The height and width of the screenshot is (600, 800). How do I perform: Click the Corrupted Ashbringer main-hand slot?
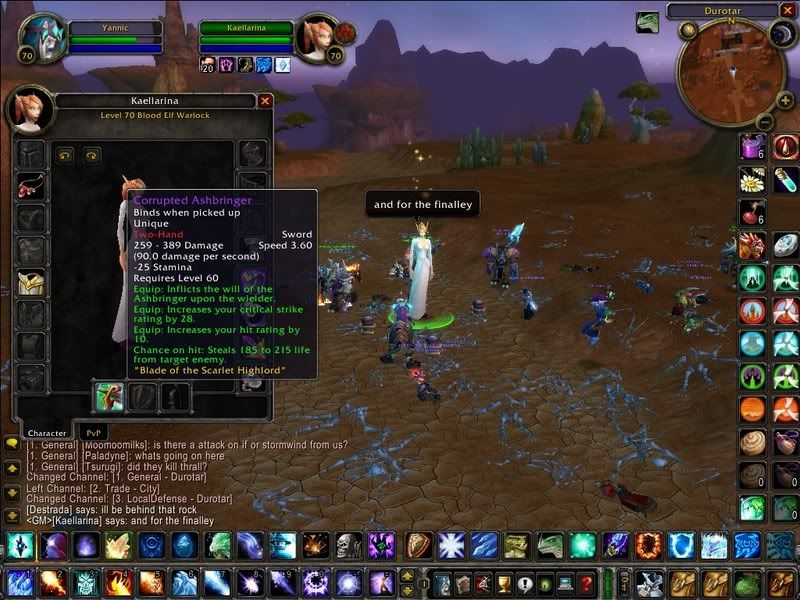pyautogui.click(x=109, y=397)
